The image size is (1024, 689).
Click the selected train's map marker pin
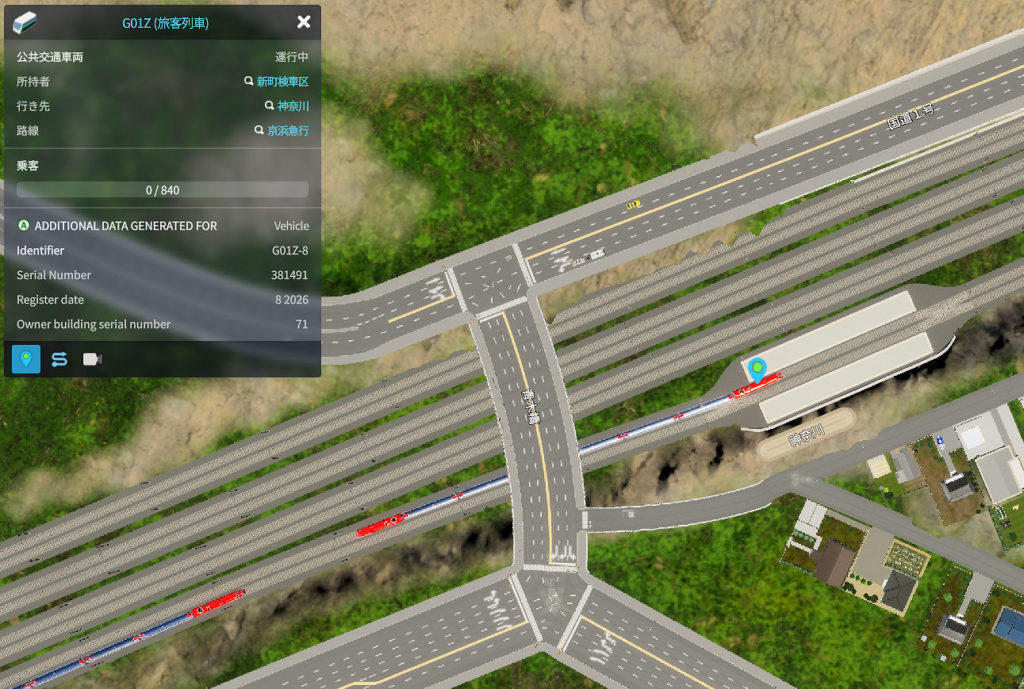[758, 369]
